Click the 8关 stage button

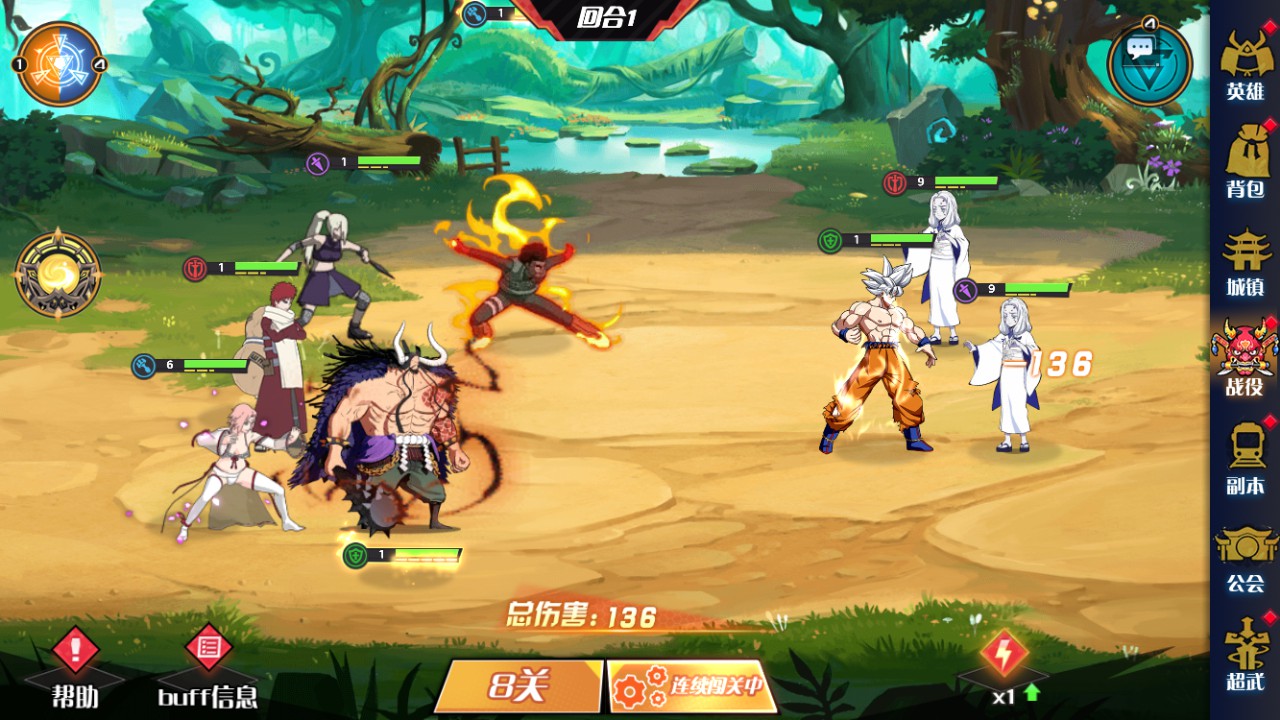519,686
